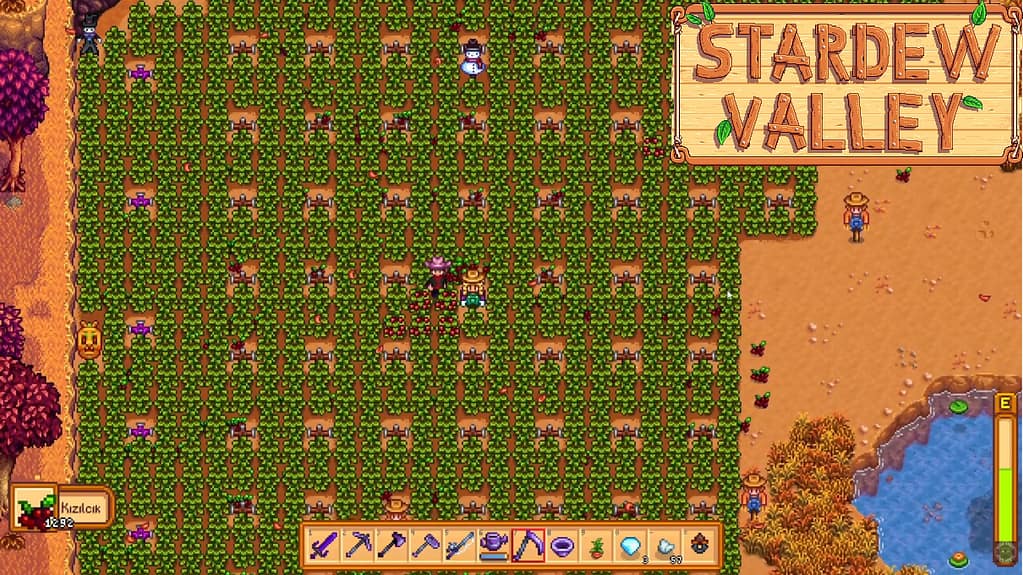The width and height of the screenshot is (1023, 575).
Task: Choose the axe in the toolbar
Action: point(392,545)
